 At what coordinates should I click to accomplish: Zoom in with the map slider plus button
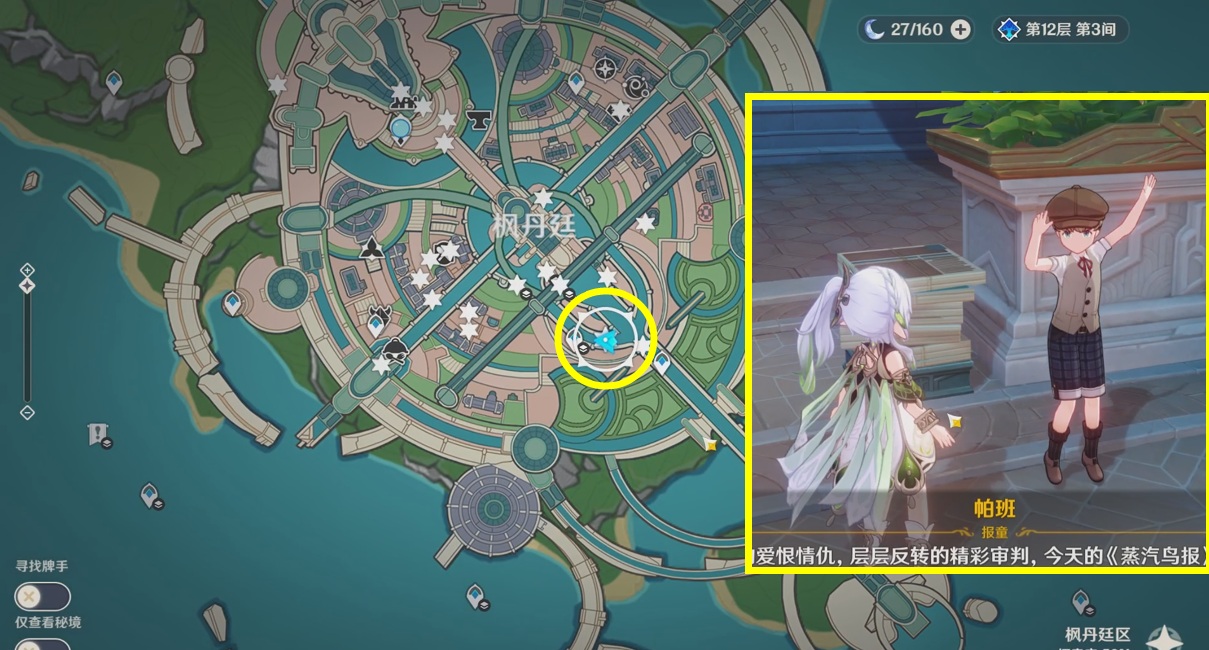pyautogui.click(x=27, y=270)
